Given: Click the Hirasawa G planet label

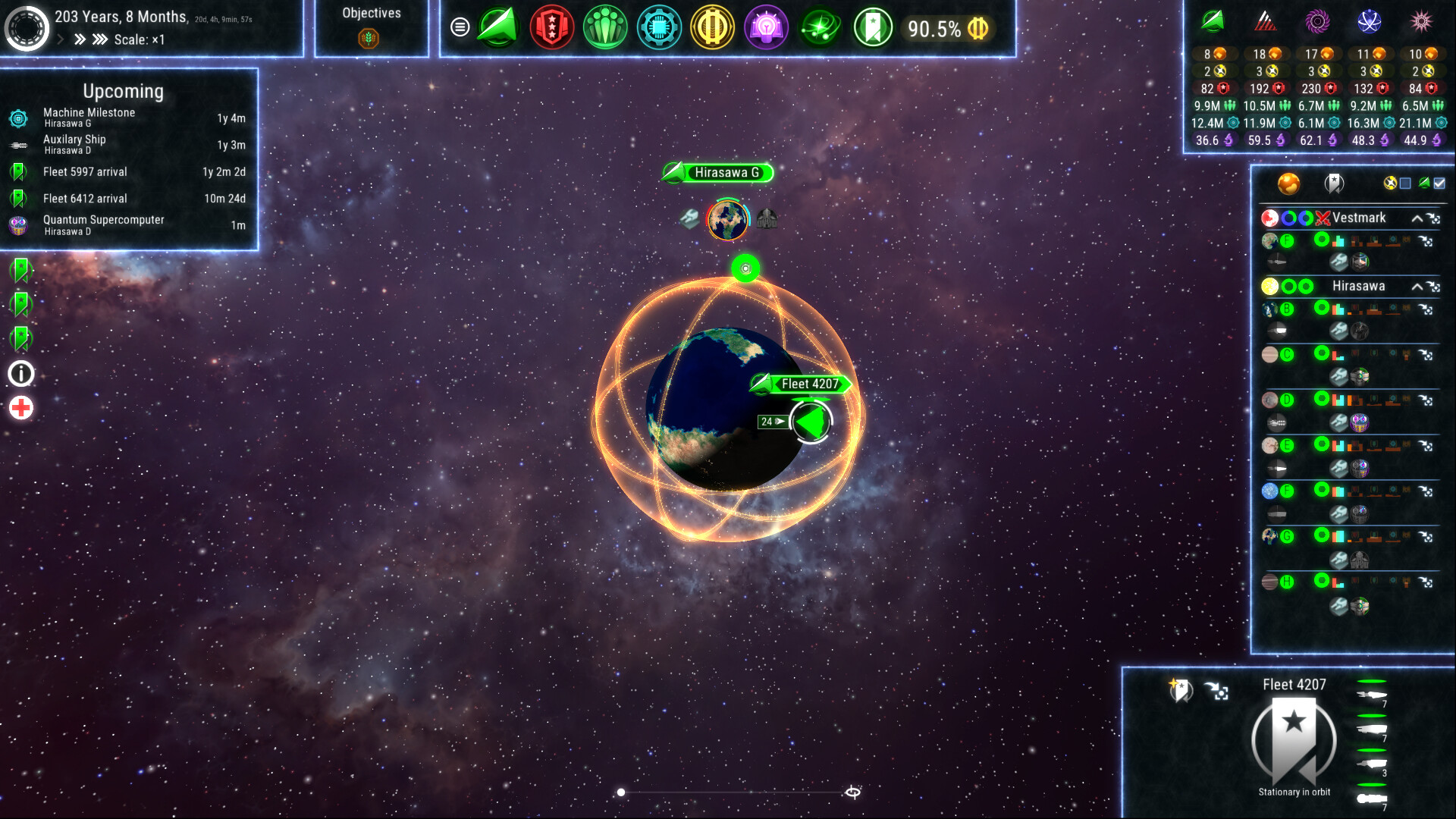Looking at the screenshot, I should pyautogui.click(x=726, y=173).
